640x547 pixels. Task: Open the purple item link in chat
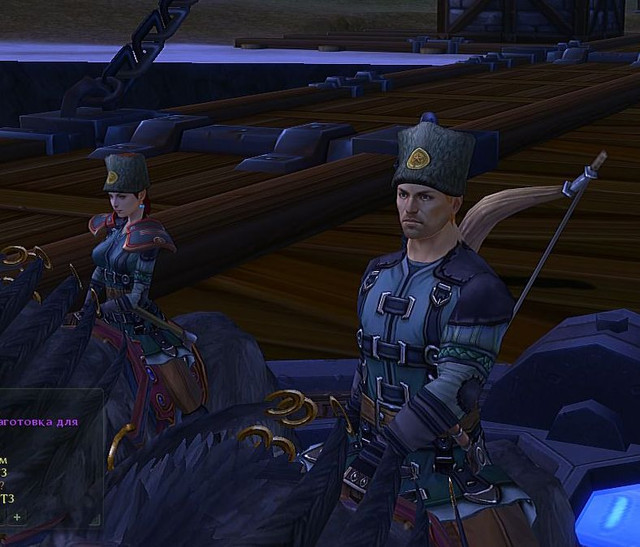click(40, 422)
